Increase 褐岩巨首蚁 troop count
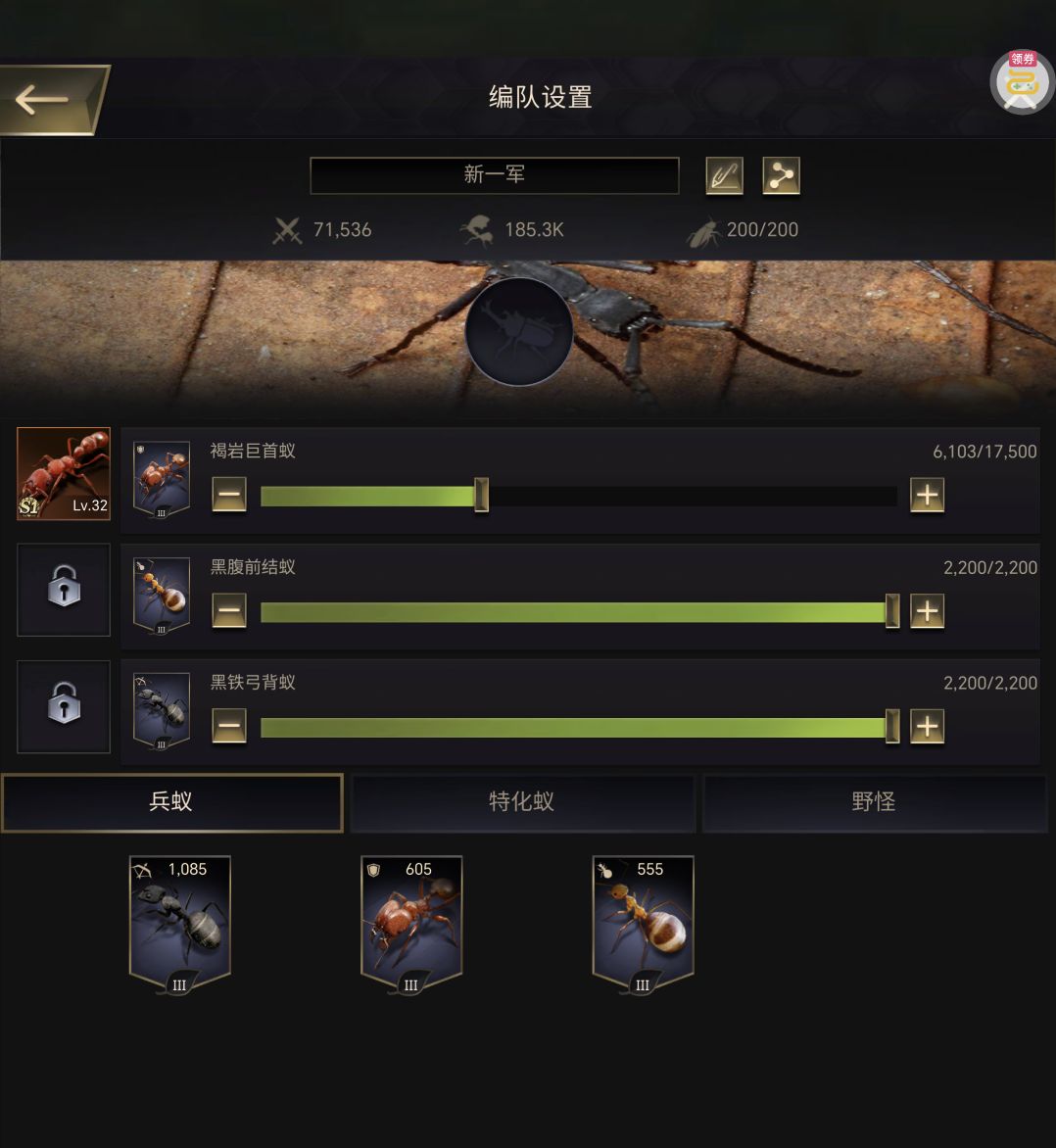This screenshot has height=1148, width=1056. pyautogui.click(x=927, y=496)
